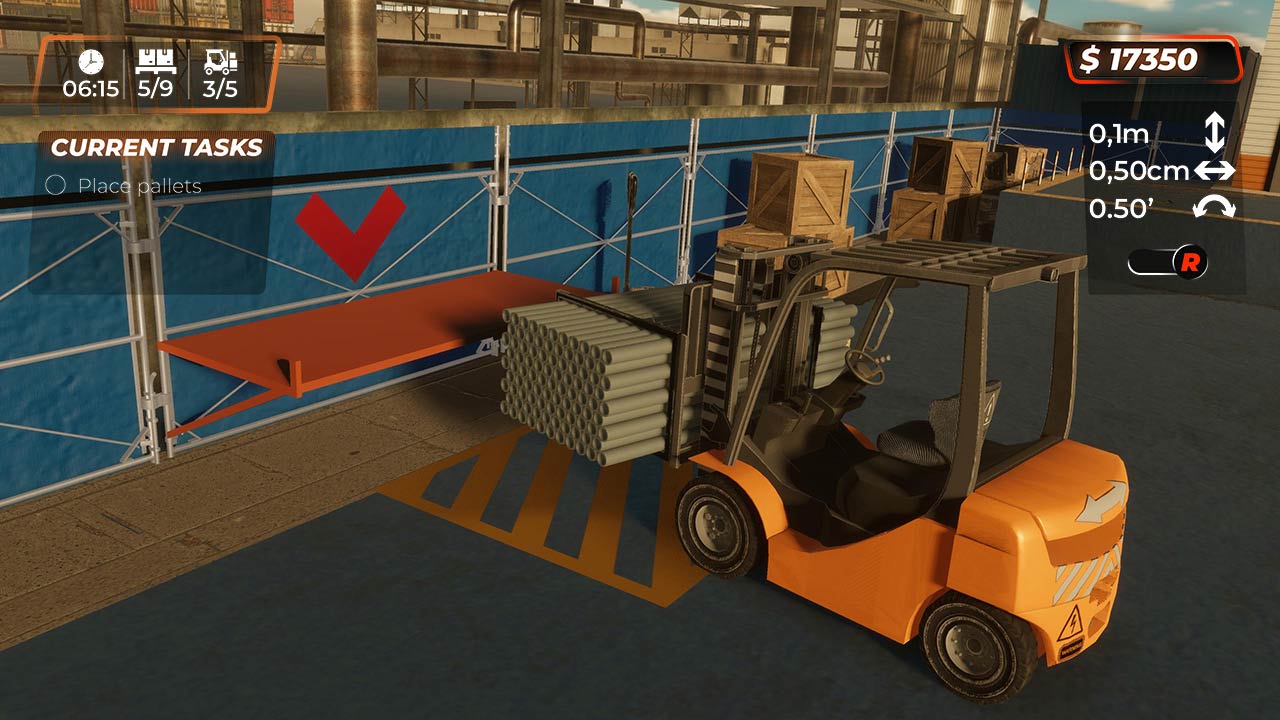Toggle the R reverse switch

click(1170, 263)
